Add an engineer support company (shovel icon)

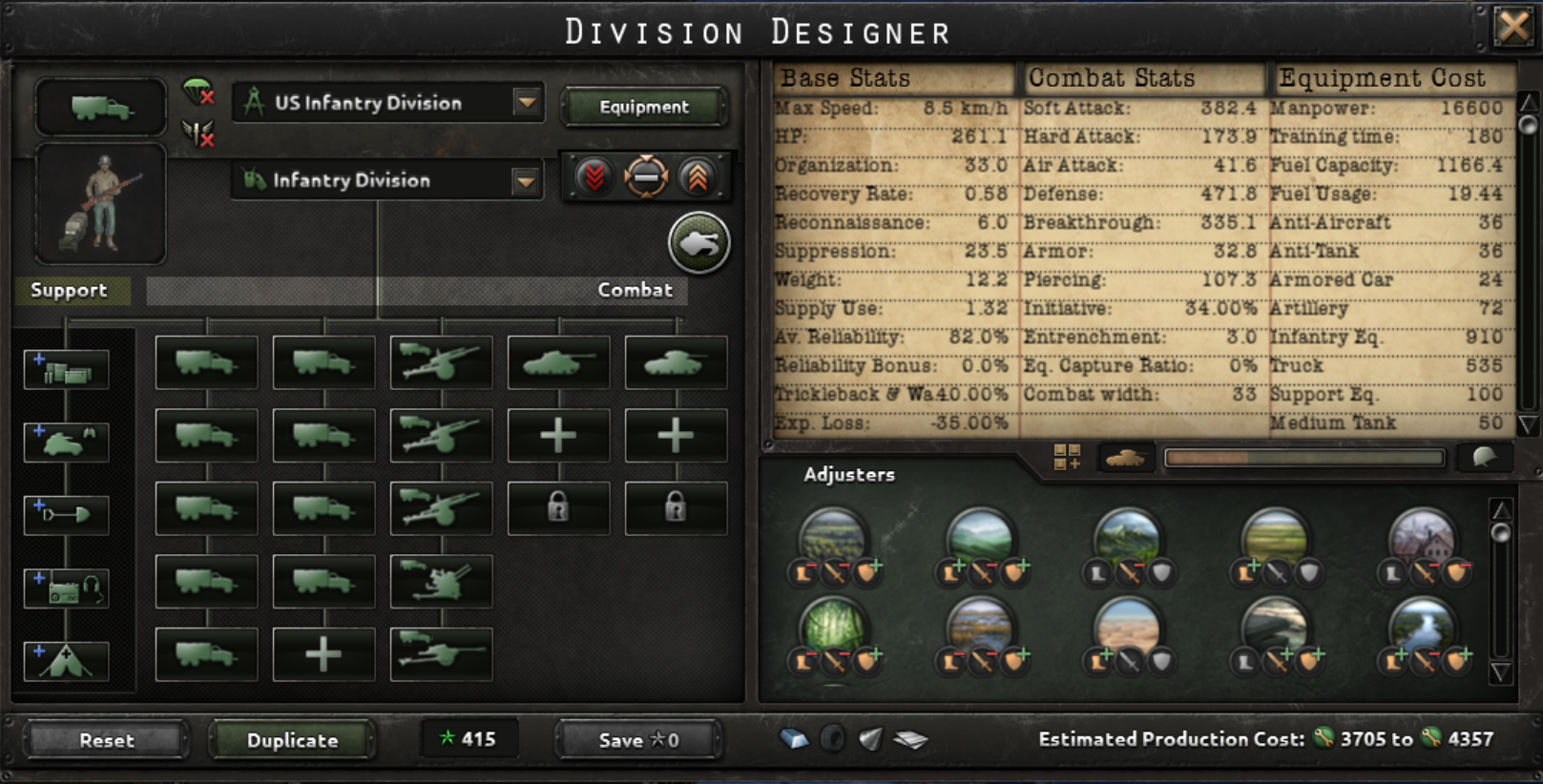66,514
